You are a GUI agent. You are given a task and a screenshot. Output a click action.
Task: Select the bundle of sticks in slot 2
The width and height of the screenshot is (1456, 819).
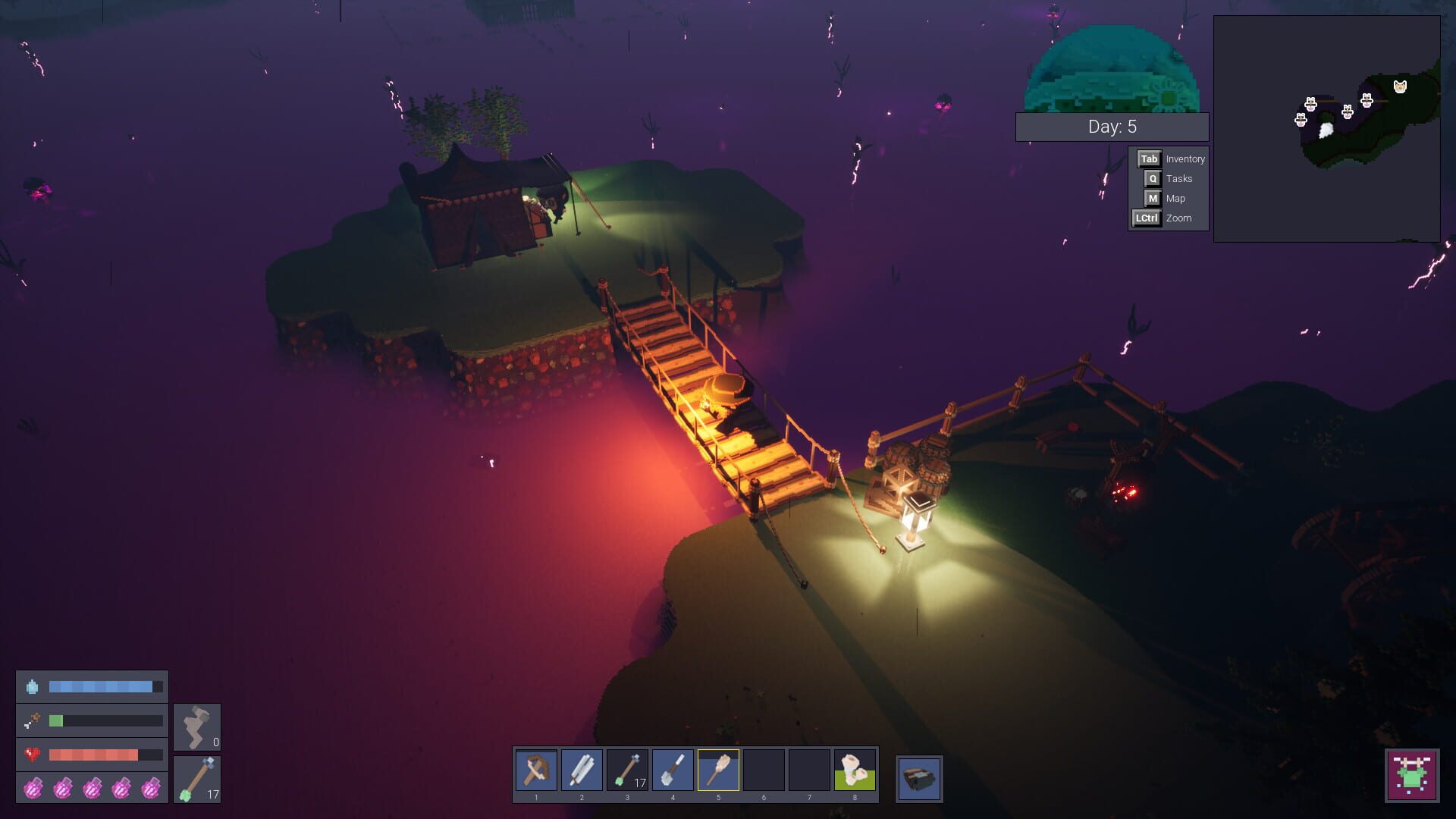point(582,770)
